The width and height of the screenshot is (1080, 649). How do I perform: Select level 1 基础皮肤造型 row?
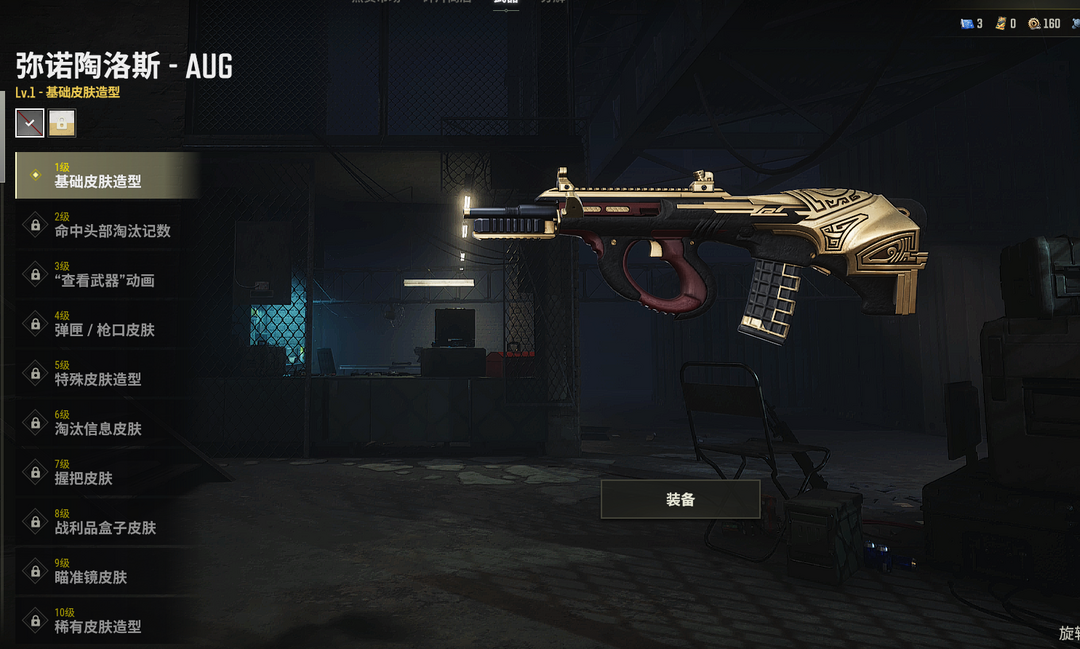105,176
